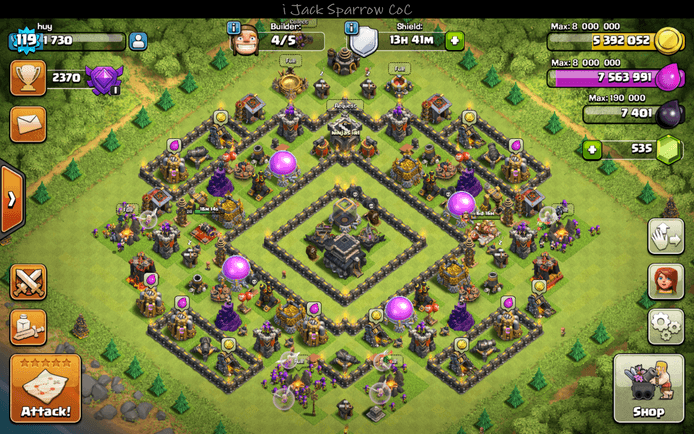
Task: Open the crossed swords clan war button
Action: click(28, 282)
